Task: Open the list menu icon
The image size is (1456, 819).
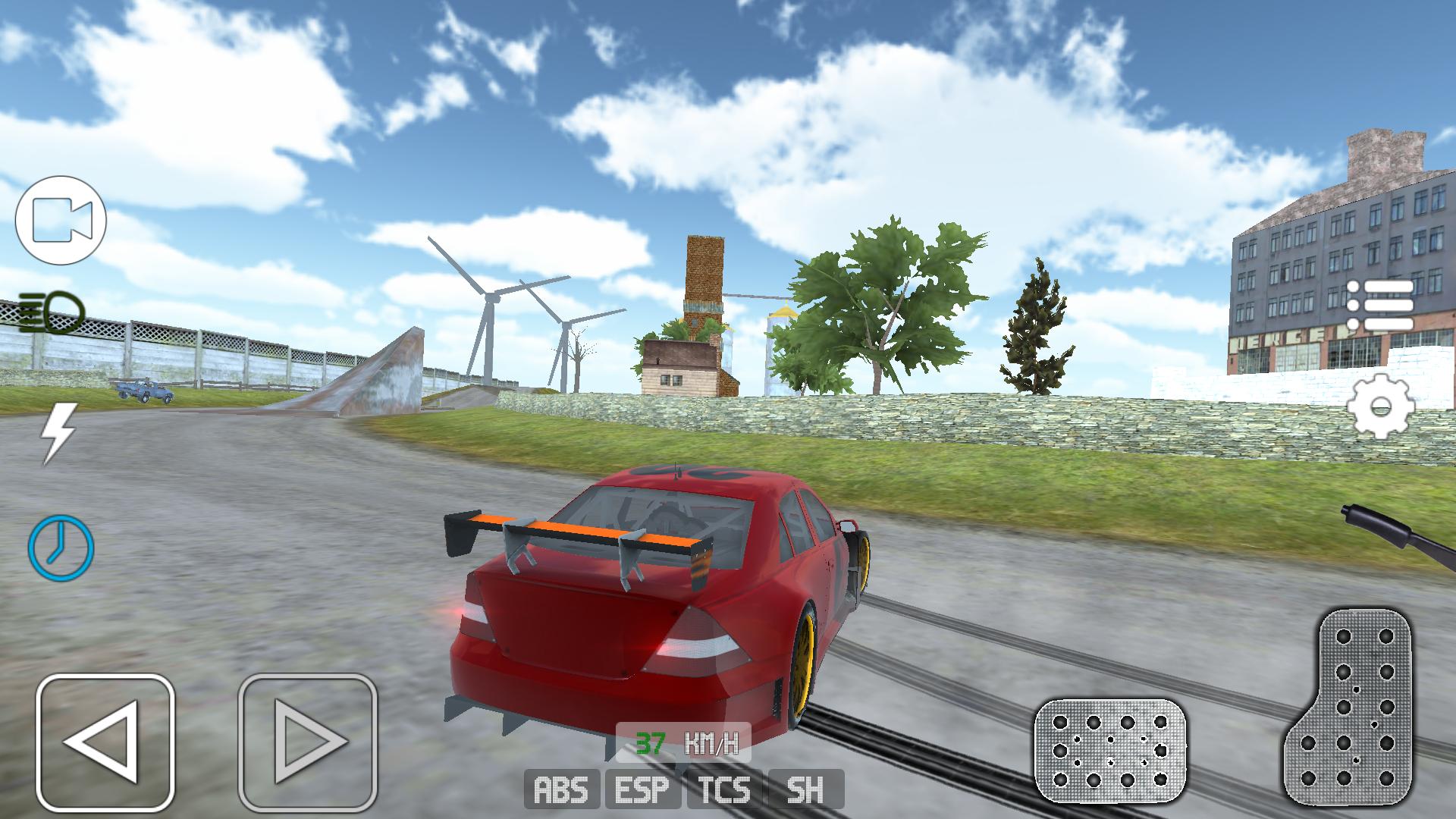Action: [x=1380, y=305]
